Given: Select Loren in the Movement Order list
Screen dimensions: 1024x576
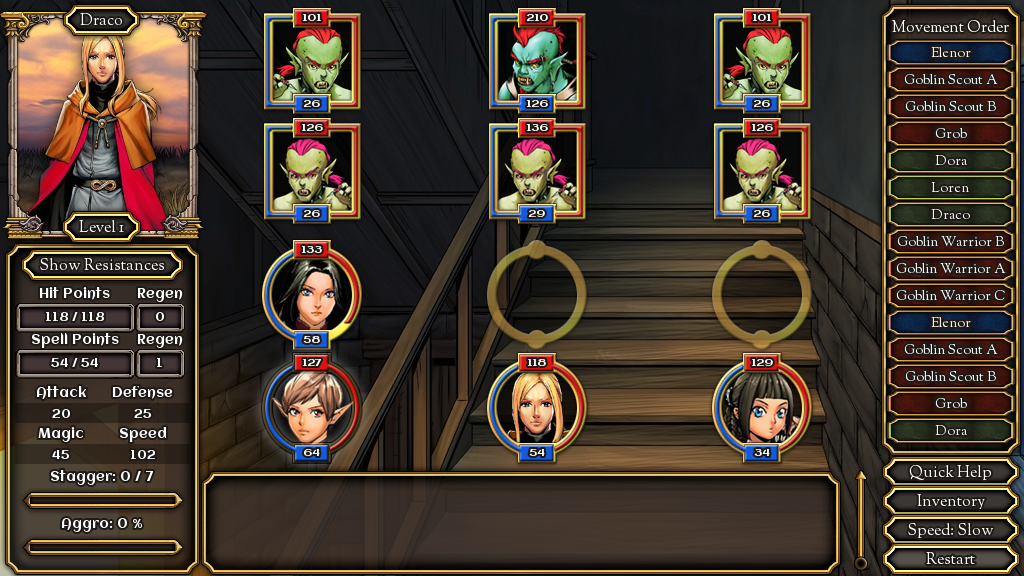Looking at the screenshot, I should [950, 187].
